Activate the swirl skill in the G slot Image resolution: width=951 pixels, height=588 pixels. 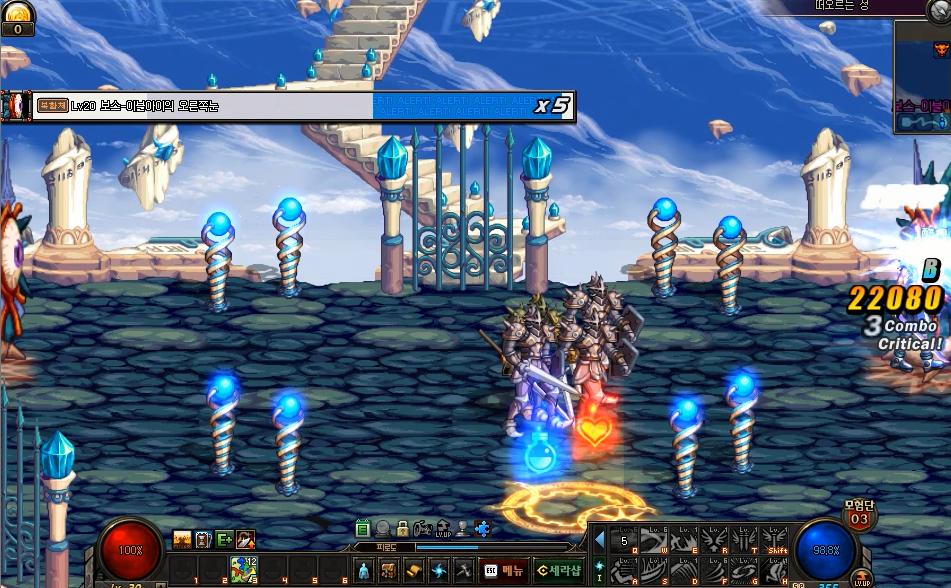click(745, 573)
